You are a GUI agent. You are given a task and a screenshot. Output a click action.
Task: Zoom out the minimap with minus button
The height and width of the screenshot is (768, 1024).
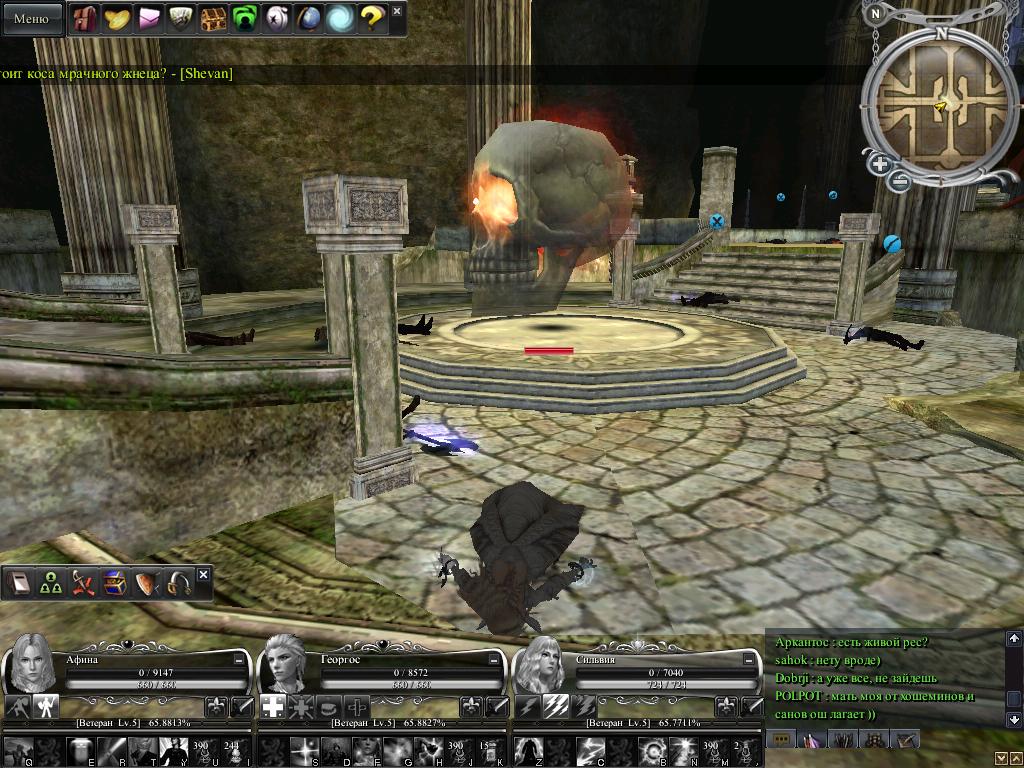coord(899,181)
